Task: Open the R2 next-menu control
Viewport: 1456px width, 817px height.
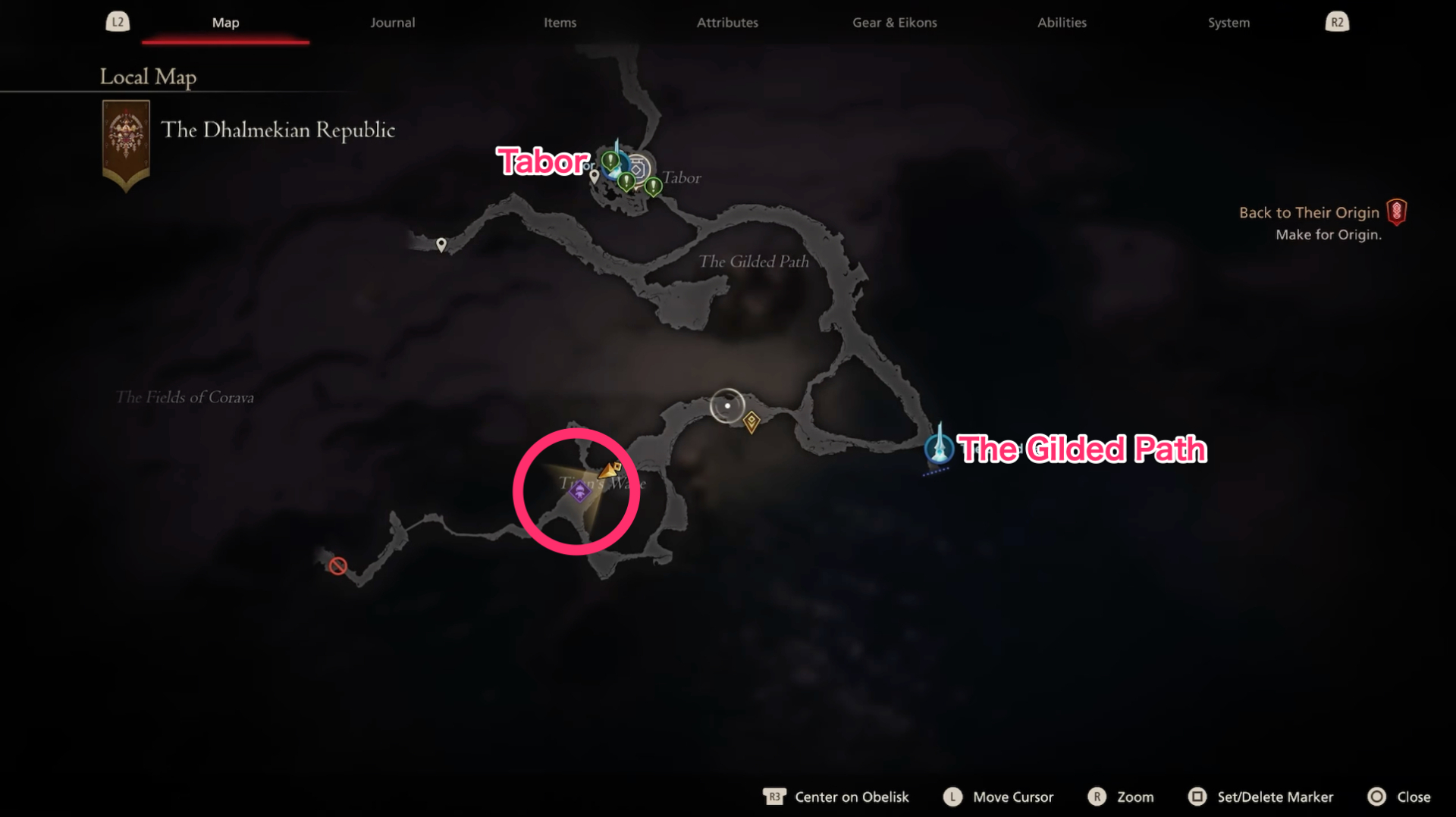Action: tap(1337, 21)
